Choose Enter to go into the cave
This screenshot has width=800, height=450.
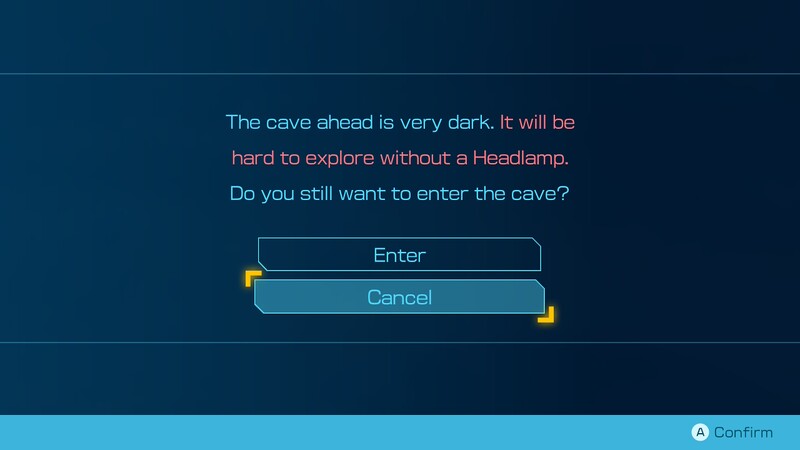[399, 255]
